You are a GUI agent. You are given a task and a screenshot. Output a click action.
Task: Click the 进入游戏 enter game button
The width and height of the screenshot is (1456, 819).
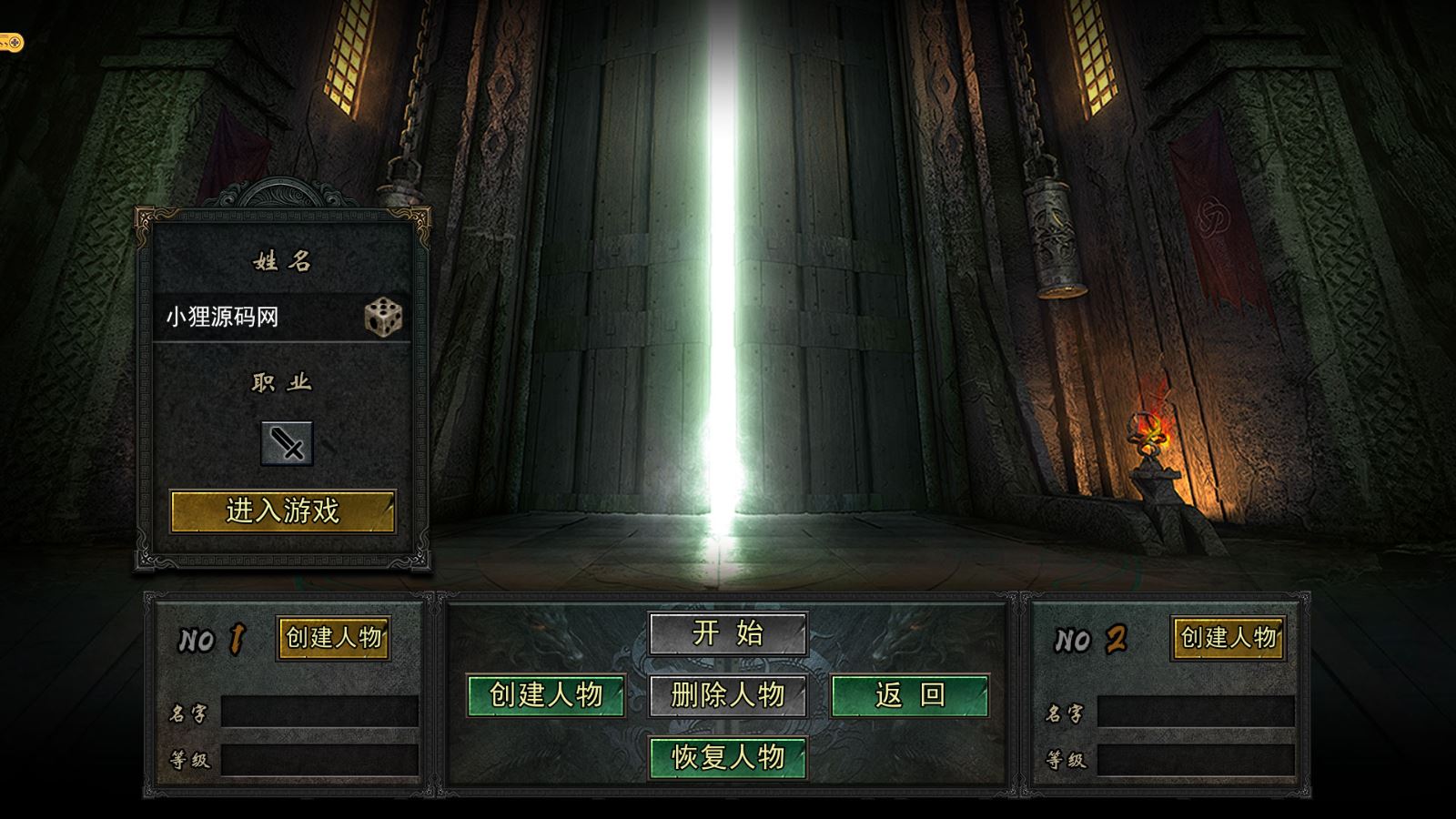coord(283,511)
